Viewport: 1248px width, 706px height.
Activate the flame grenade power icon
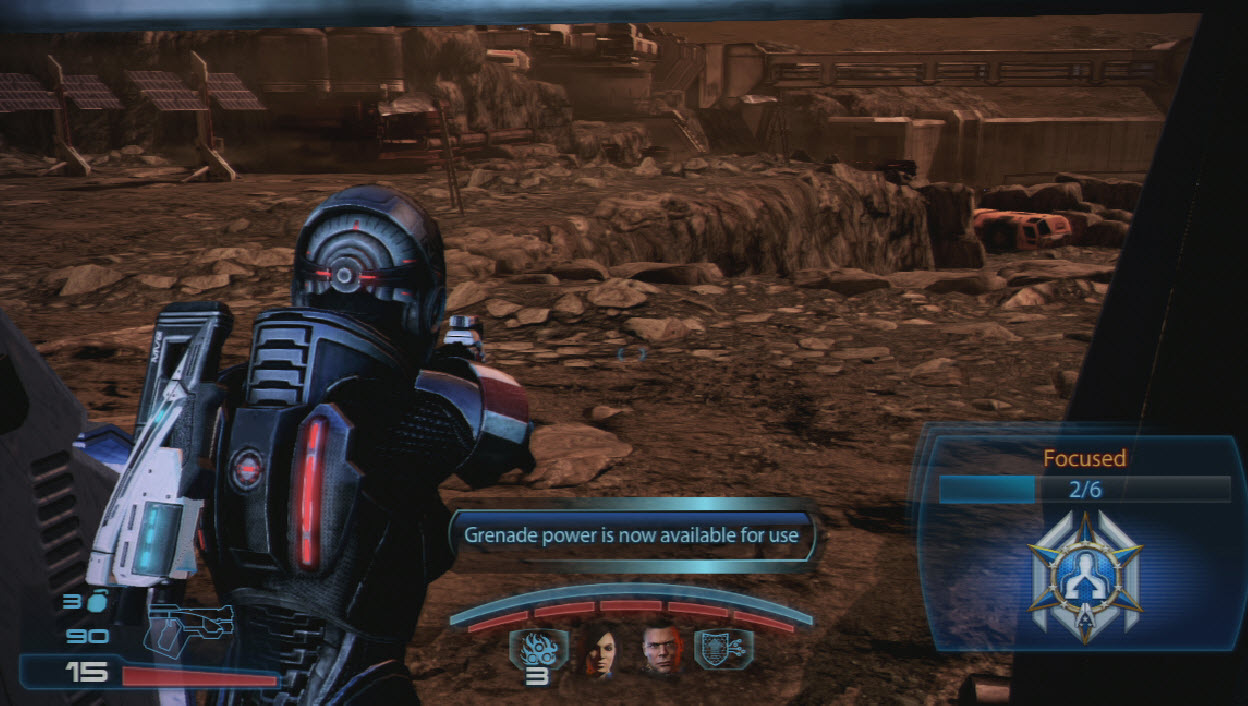coord(538,648)
